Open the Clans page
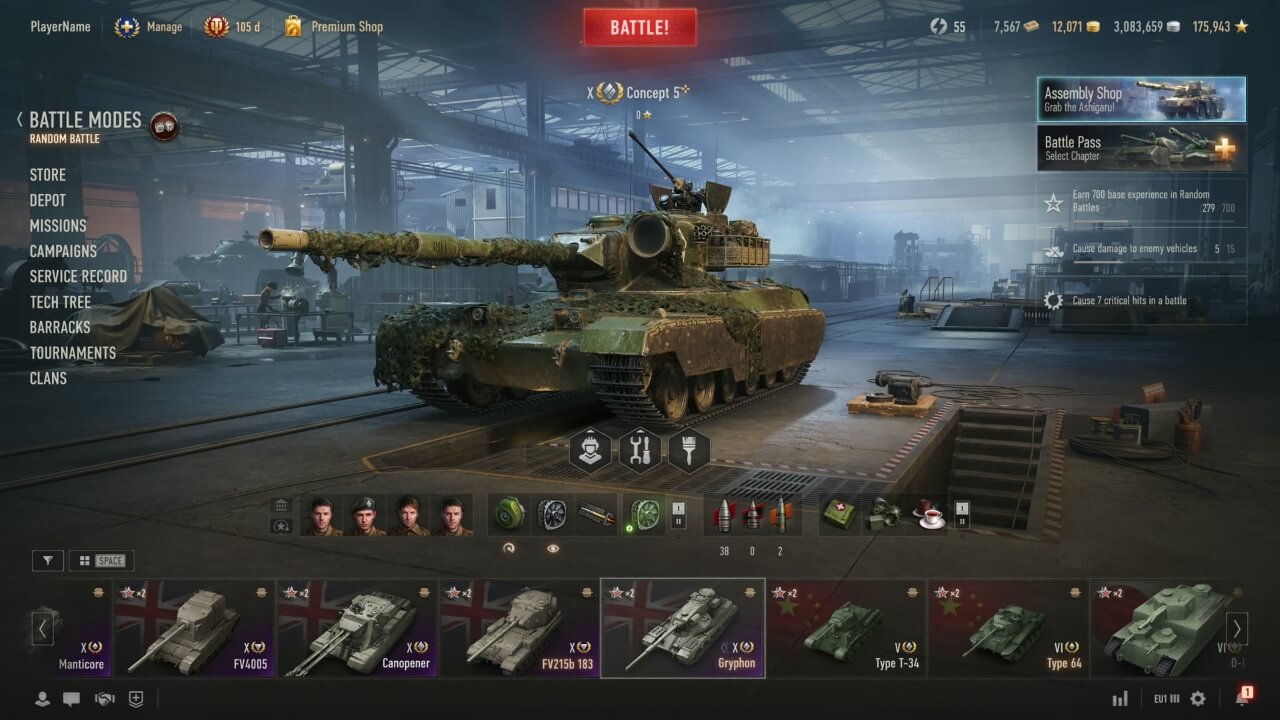This screenshot has width=1280, height=720. pyautogui.click(x=48, y=378)
